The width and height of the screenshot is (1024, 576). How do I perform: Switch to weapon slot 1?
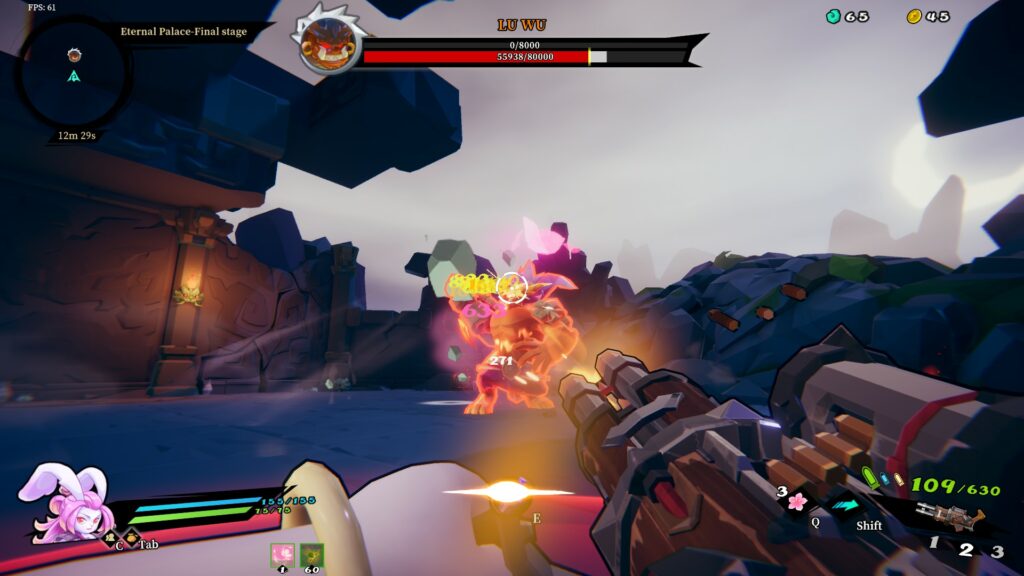934,543
